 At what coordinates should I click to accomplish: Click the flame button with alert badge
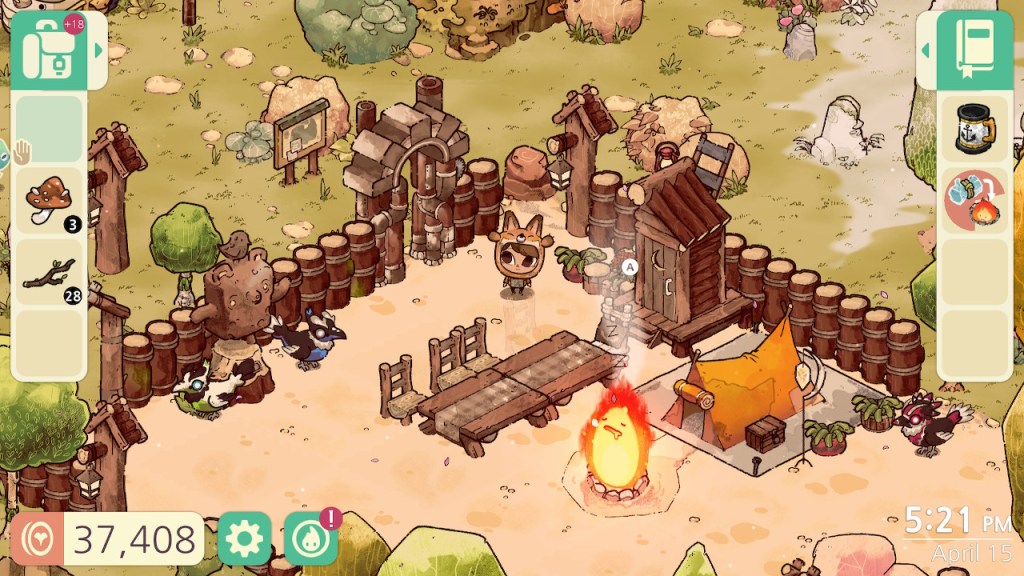(x=310, y=539)
